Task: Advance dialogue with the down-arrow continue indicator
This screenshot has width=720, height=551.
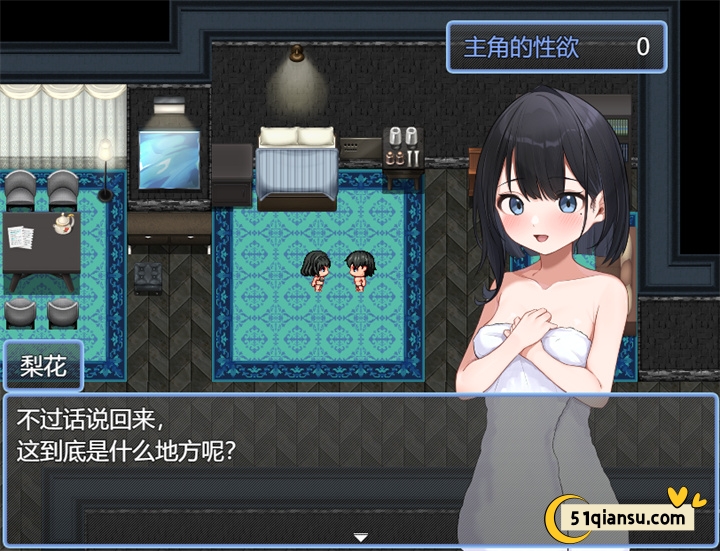Action: click(360, 537)
